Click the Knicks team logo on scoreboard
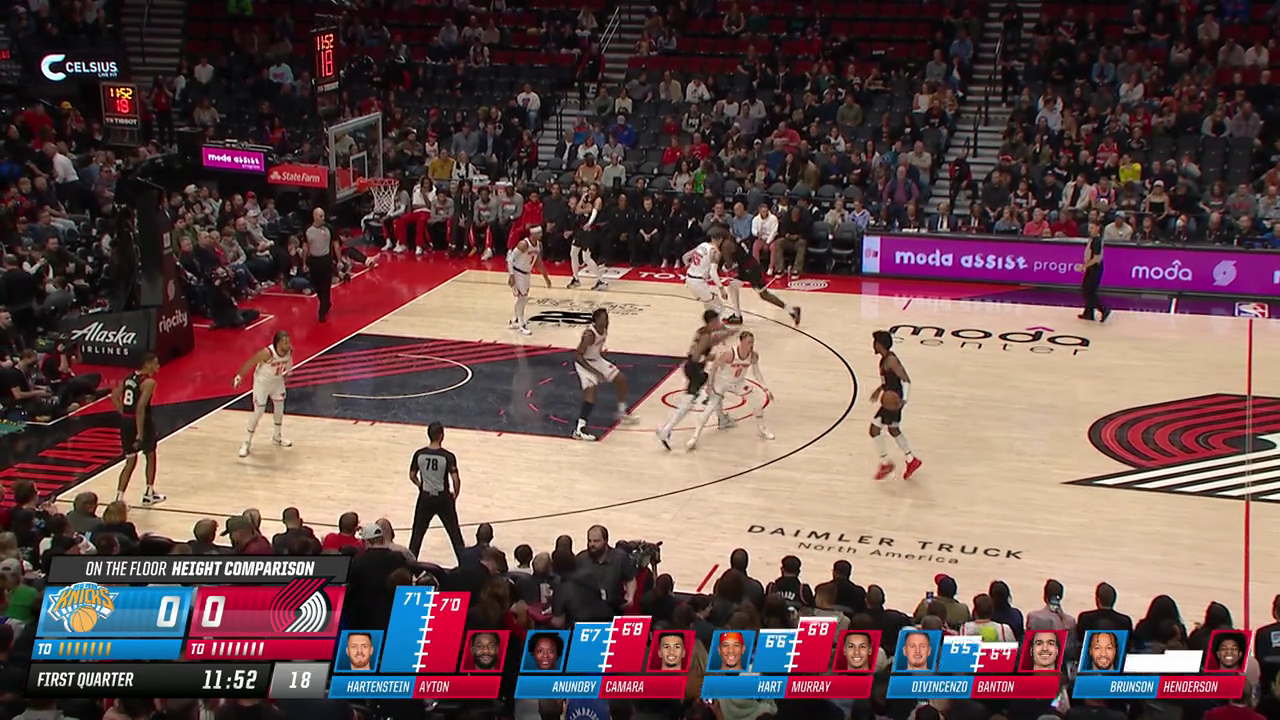The image size is (1280, 720). click(x=83, y=609)
